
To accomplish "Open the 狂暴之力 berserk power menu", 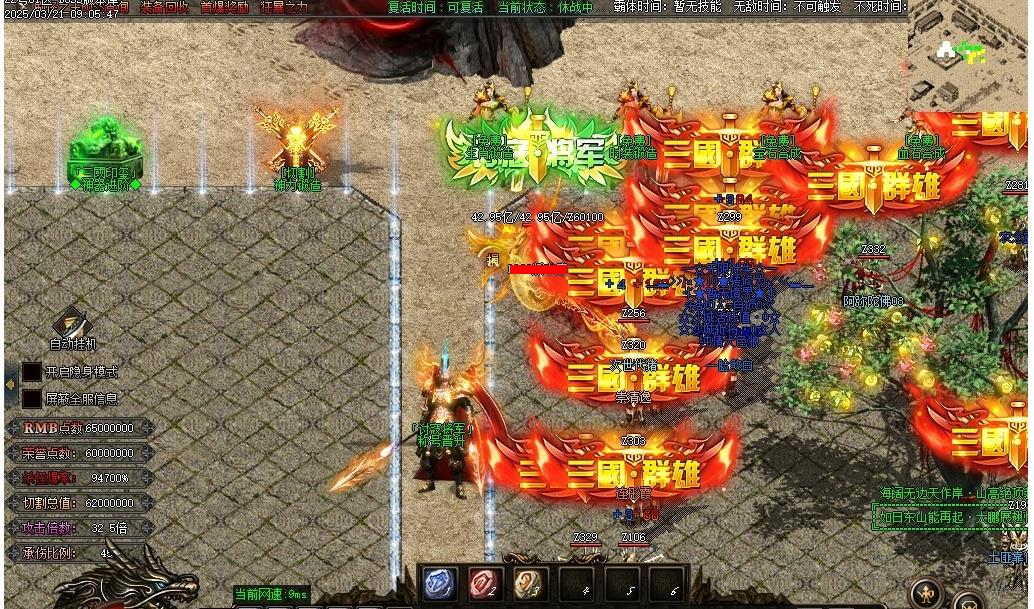I will pyautogui.click(x=285, y=7).
